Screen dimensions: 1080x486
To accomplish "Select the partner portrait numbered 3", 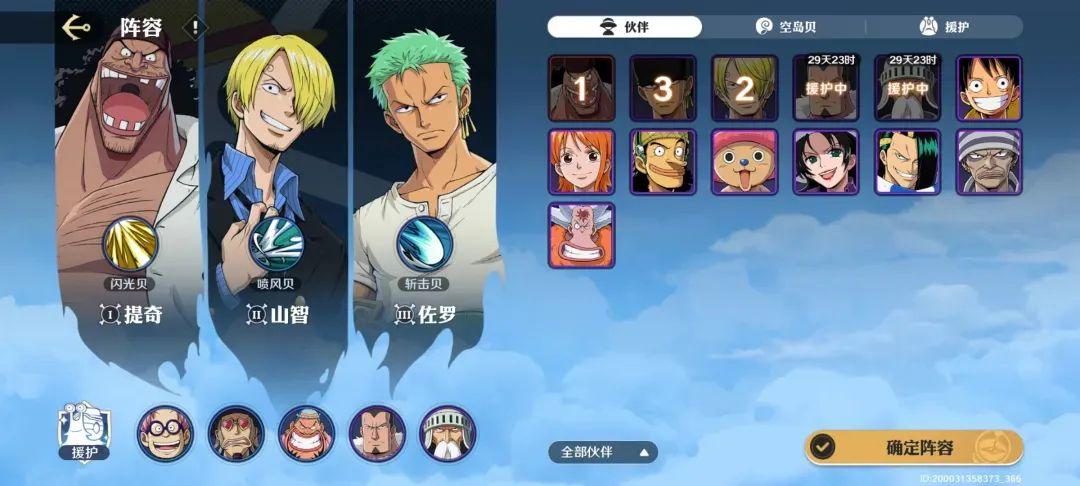I will click(662, 88).
